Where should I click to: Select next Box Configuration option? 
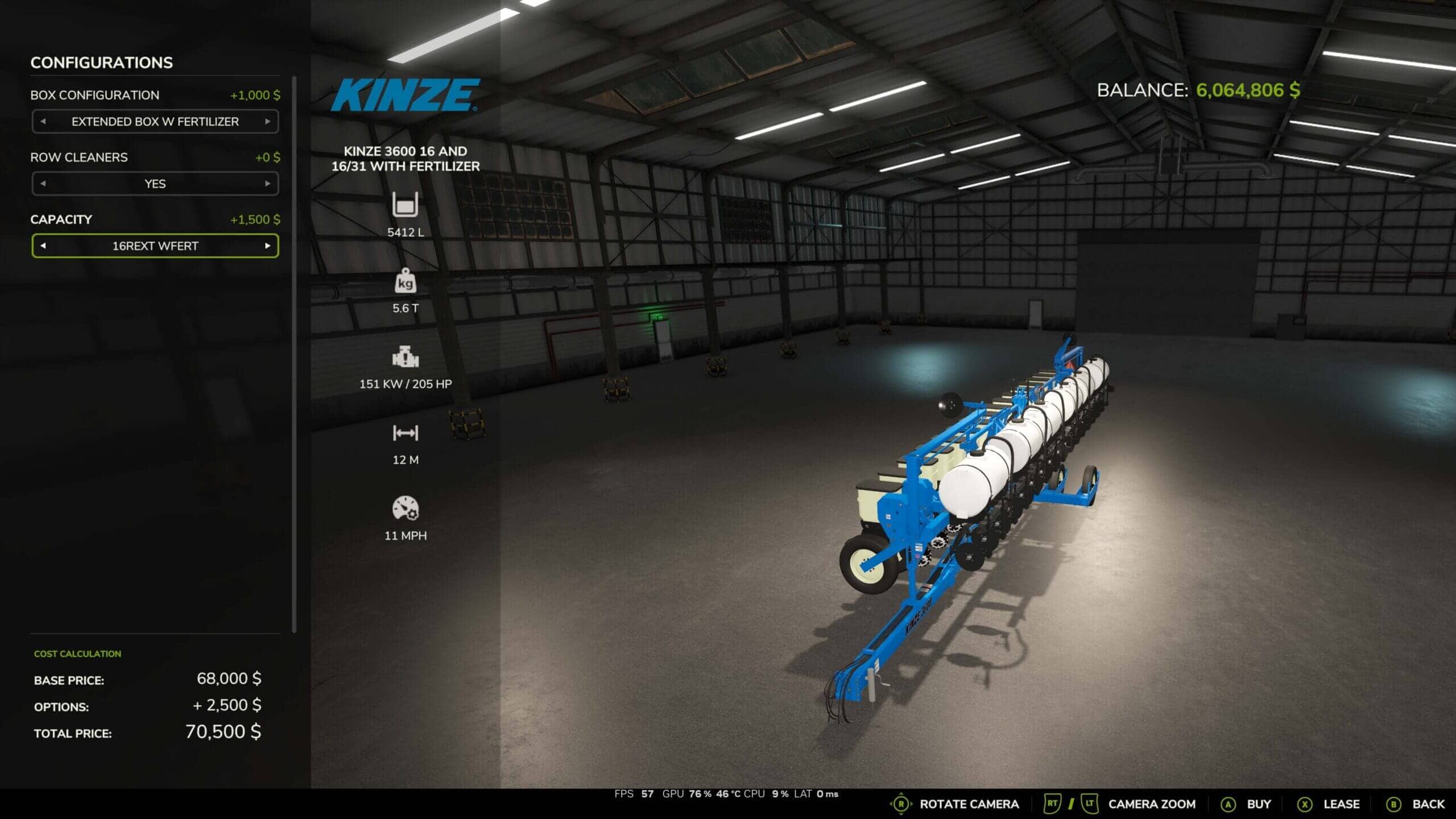pyautogui.click(x=267, y=122)
